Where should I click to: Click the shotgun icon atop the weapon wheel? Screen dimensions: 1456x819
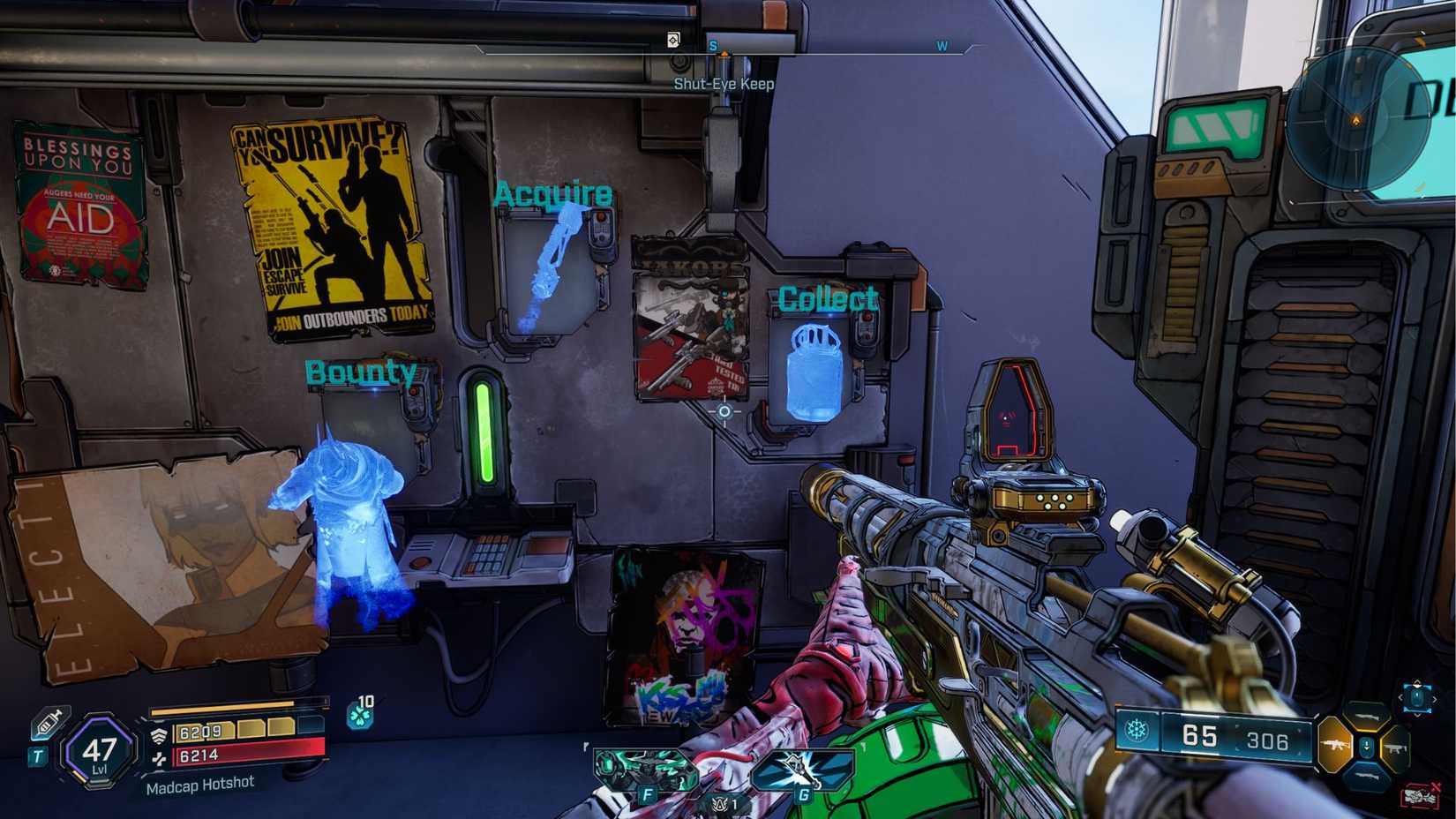click(1367, 717)
